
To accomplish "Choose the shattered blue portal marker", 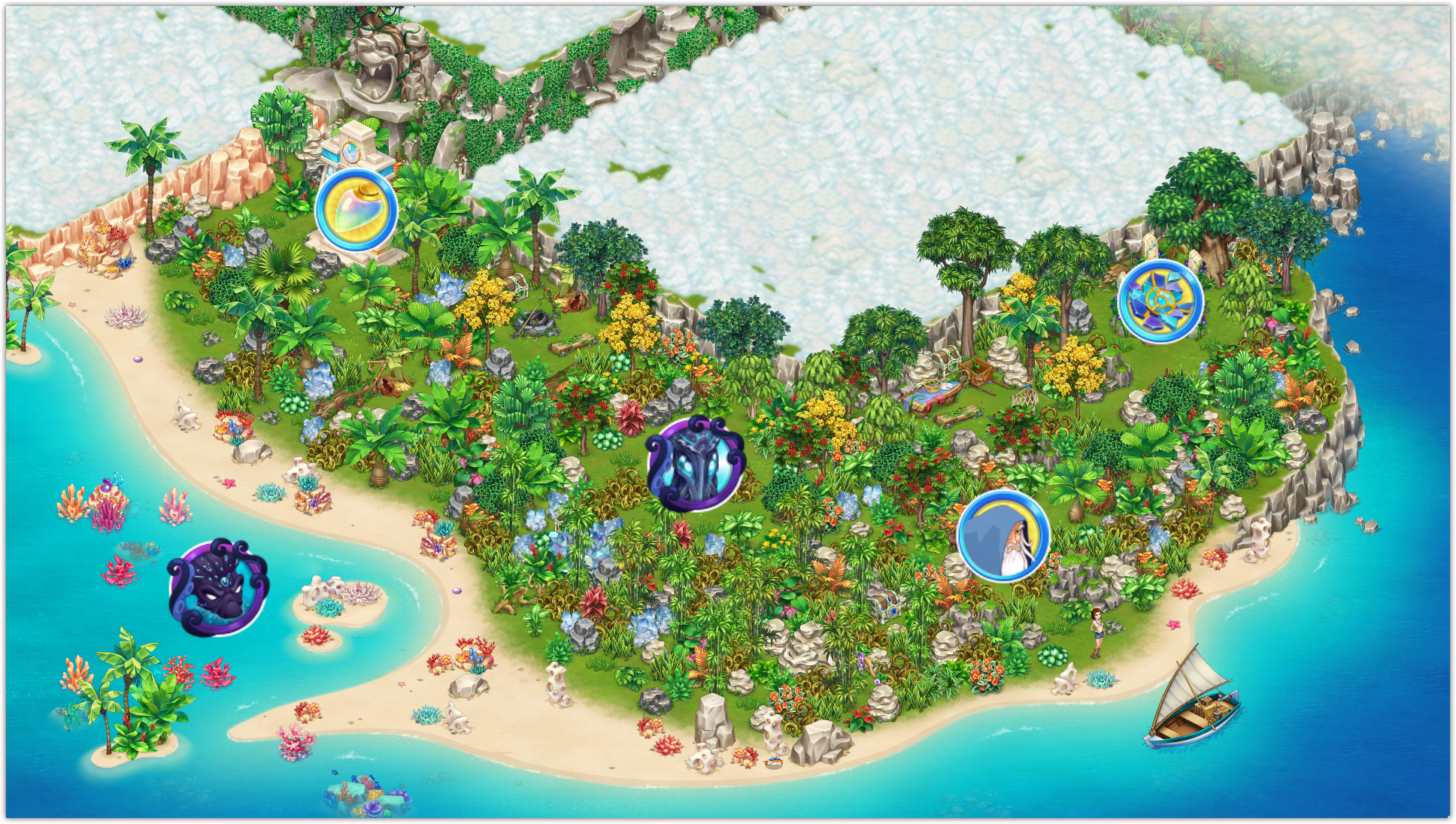I will coord(1160,301).
